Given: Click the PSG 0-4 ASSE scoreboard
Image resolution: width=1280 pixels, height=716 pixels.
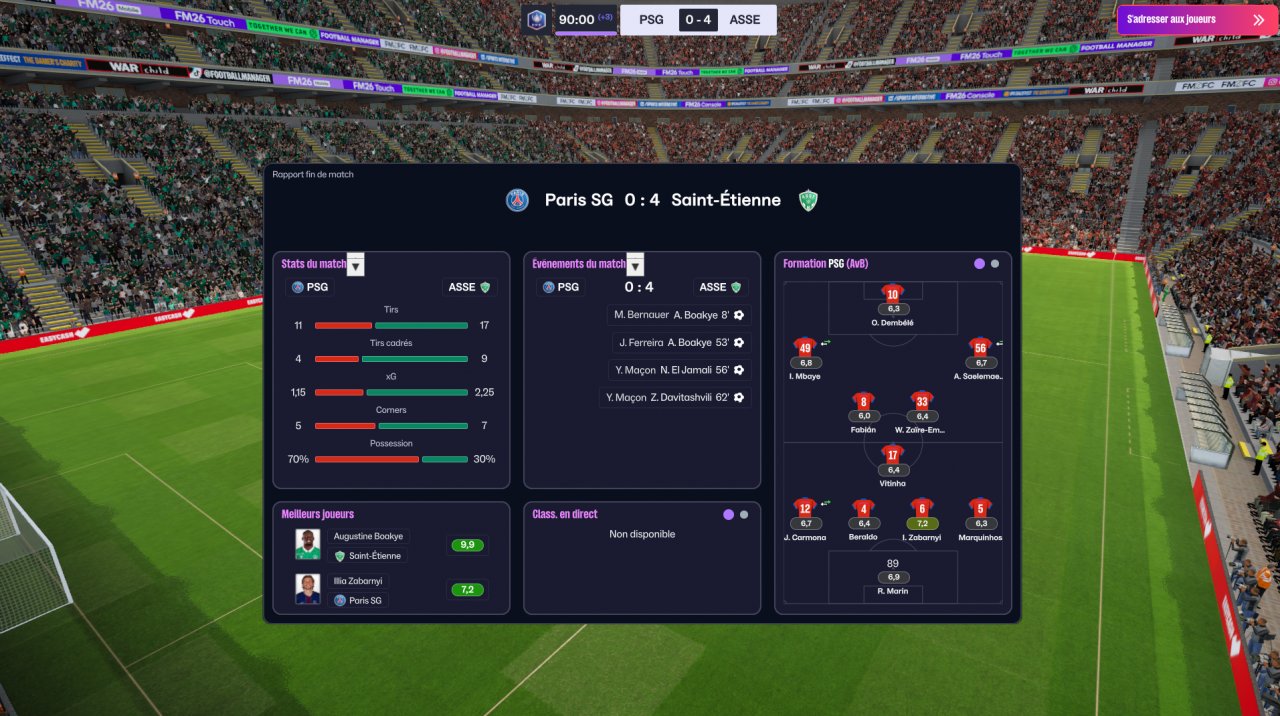Looking at the screenshot, I should (698, 19).
